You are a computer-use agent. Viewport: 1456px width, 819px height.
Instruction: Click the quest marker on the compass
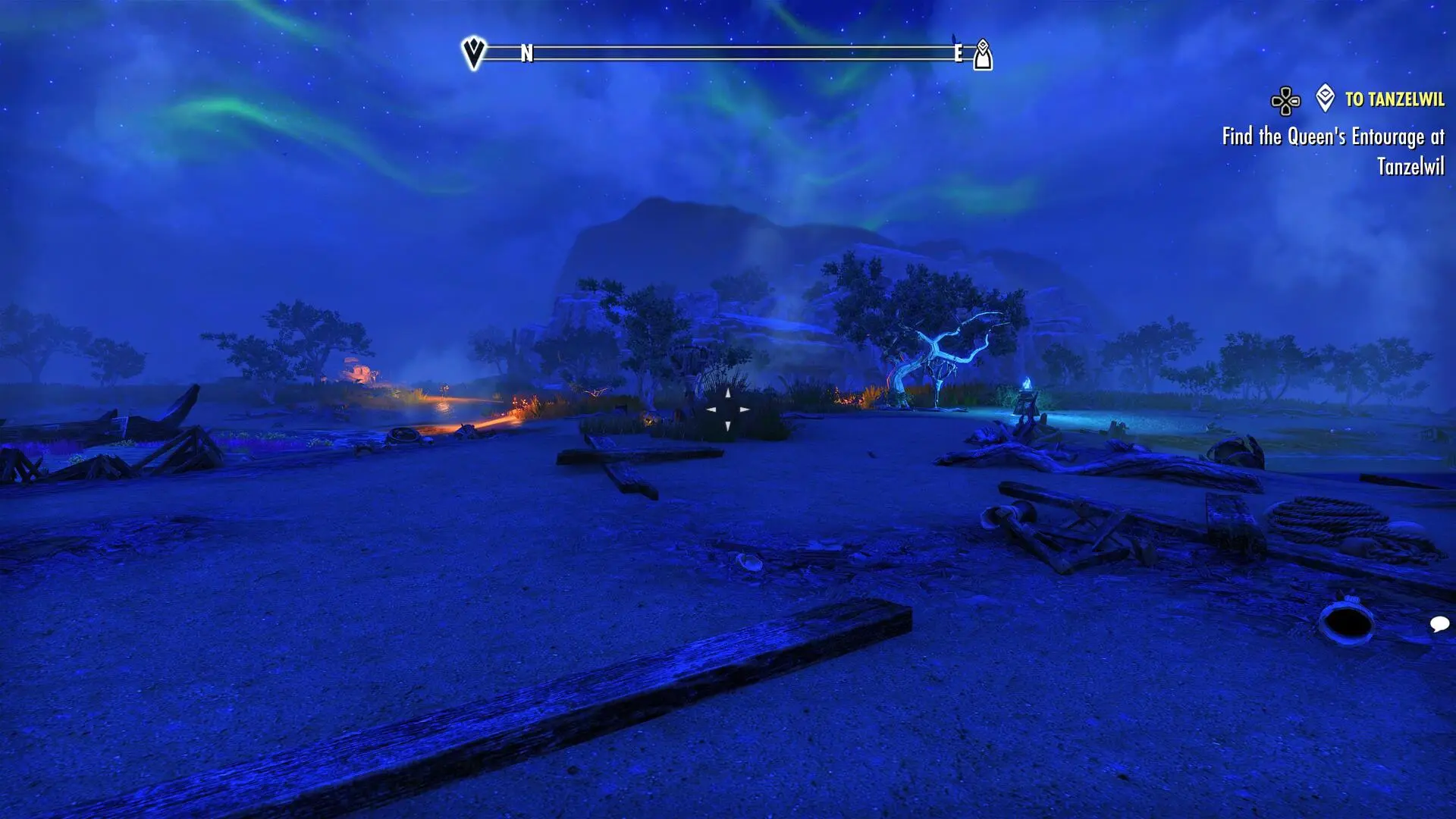(983, 55)
